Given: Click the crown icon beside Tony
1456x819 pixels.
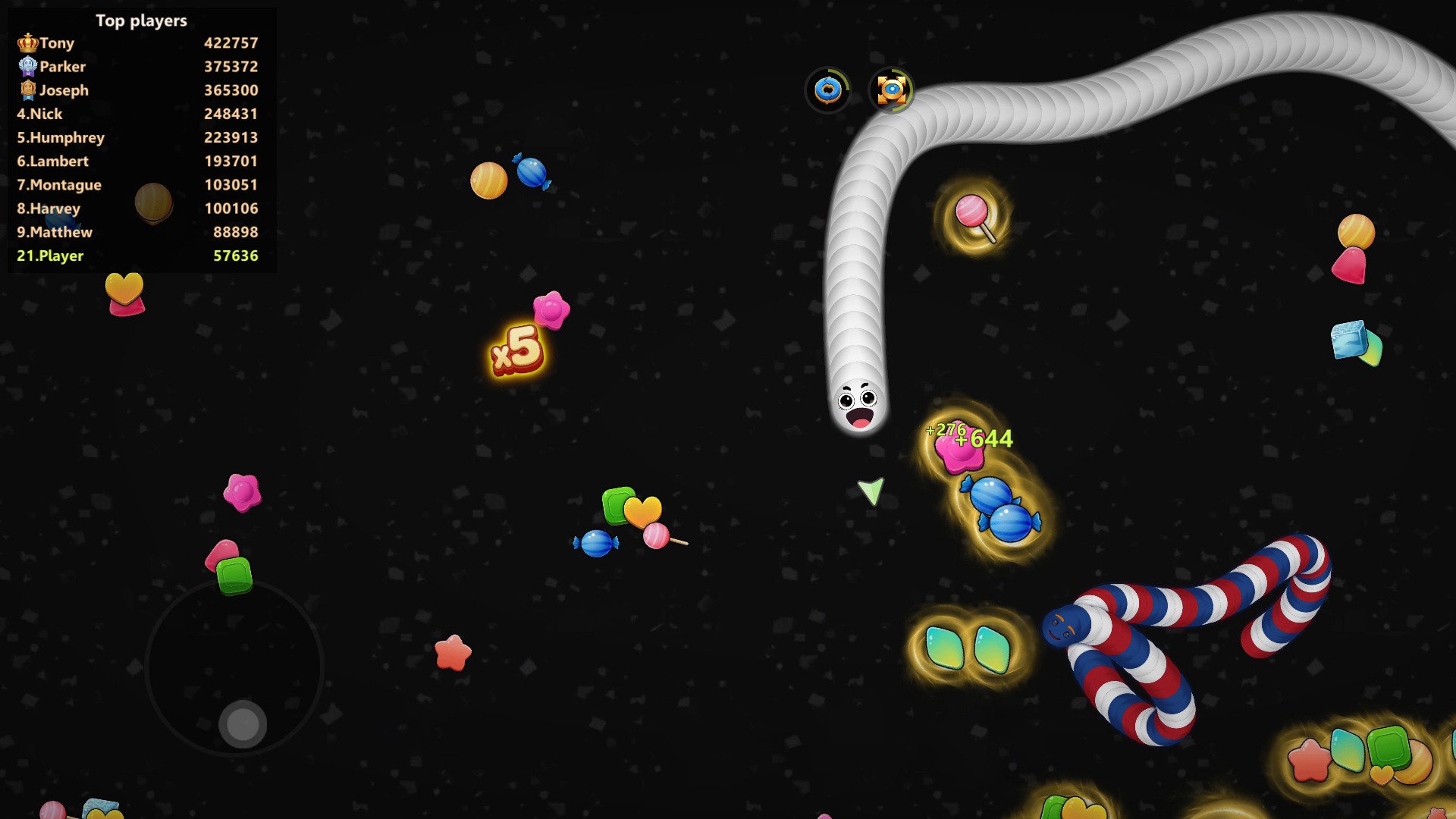Looking at the screenshot, I should click(28, 42).
